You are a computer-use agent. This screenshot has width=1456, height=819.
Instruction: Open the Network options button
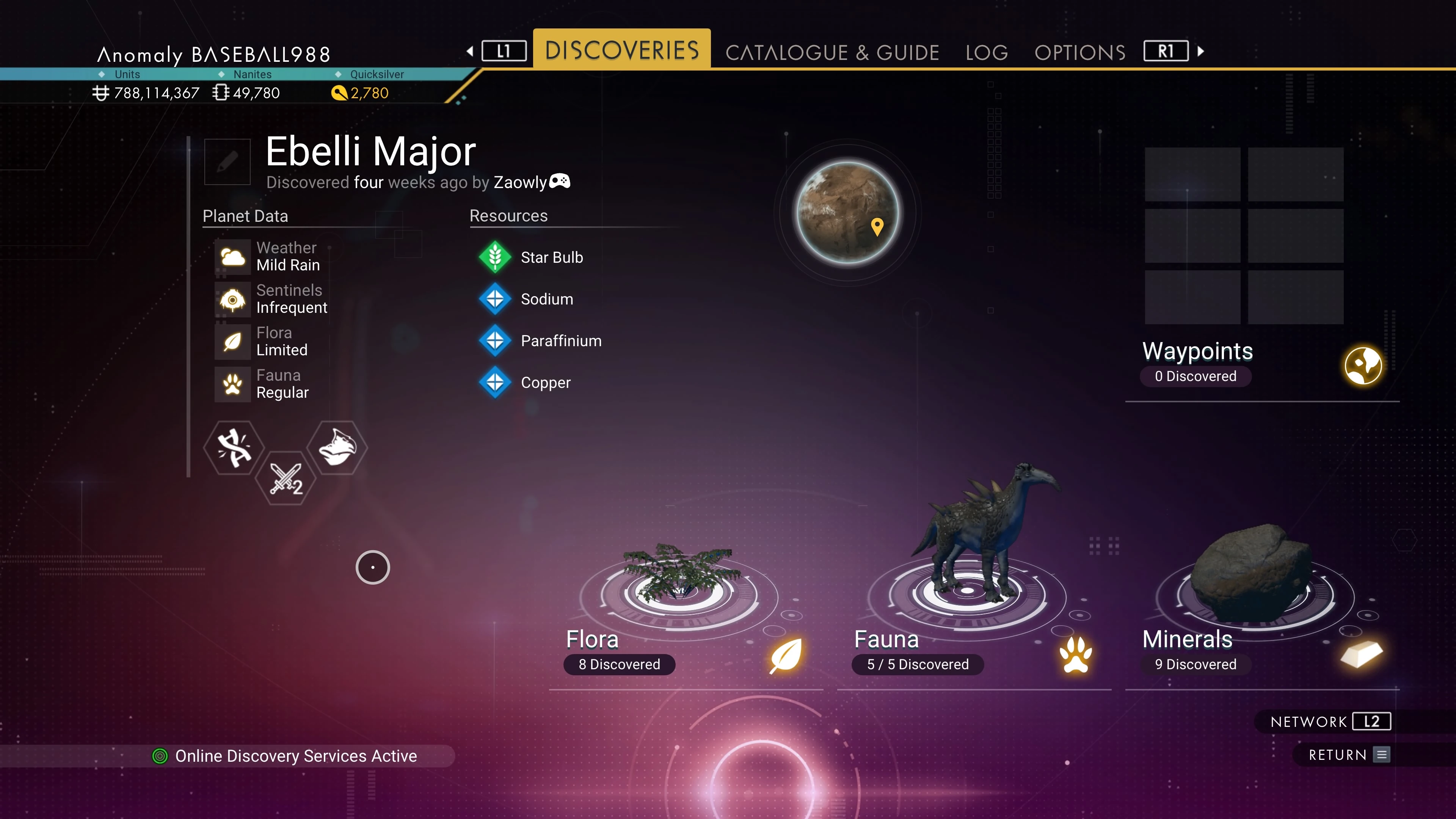[1329, 722]
